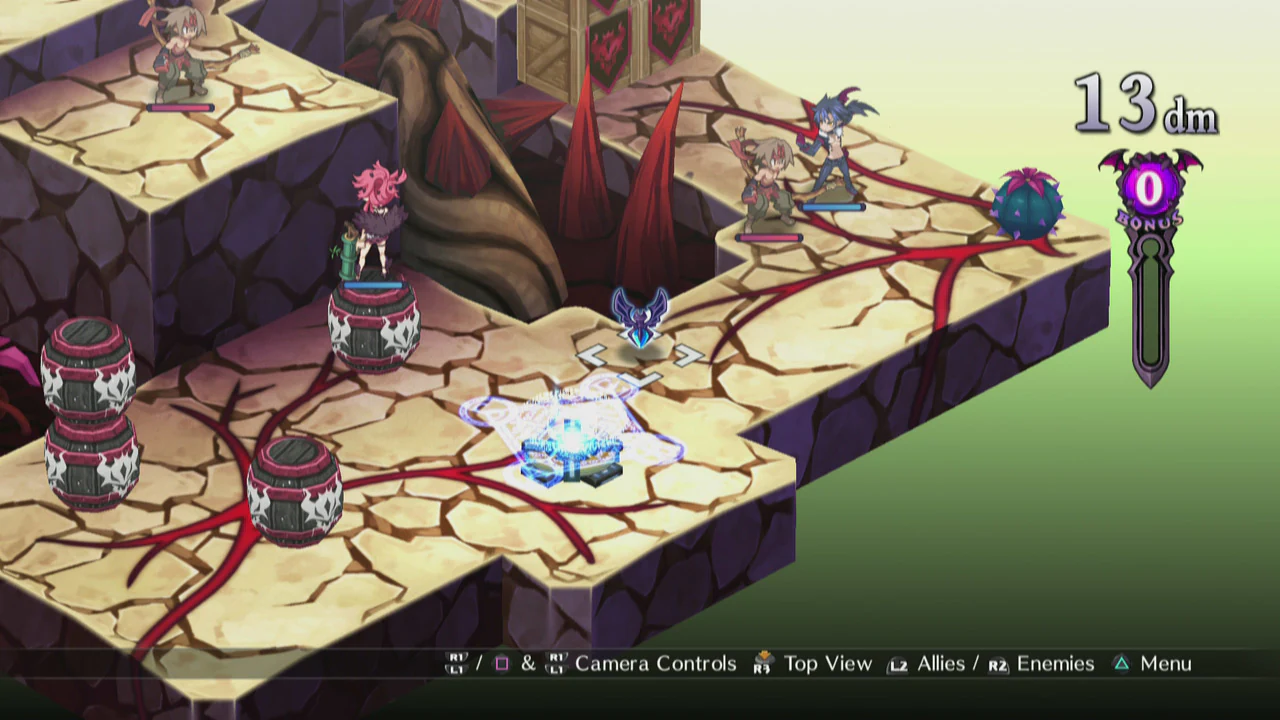
Task: Toggle Top View mode
Action: (x=829, y=663)
